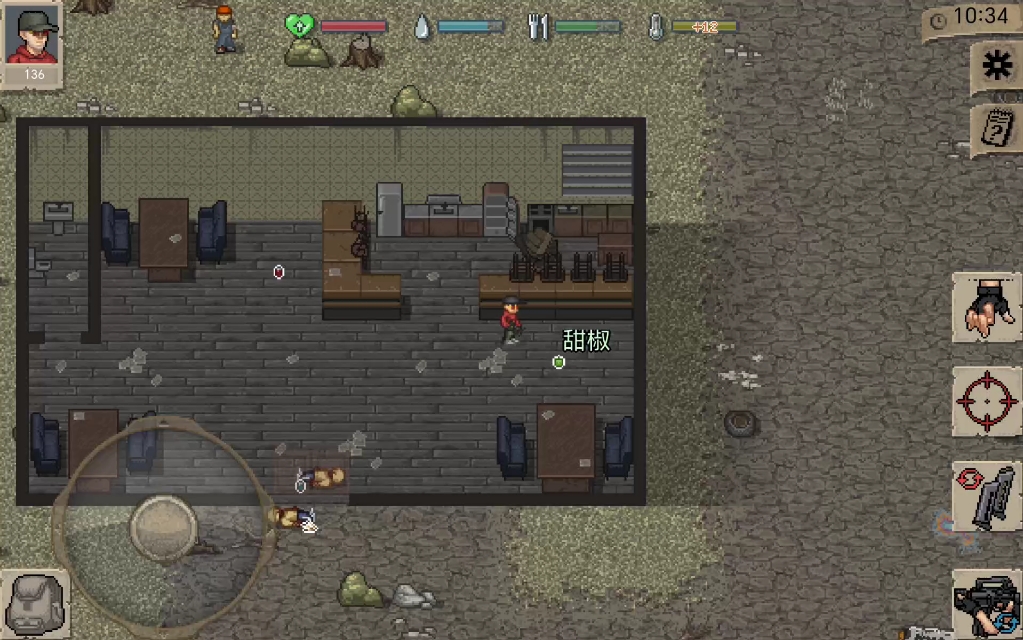The width and height of the screenshot is (1023, 640).
Task: Open the gear settings menu
Action: tap(996, 66)
